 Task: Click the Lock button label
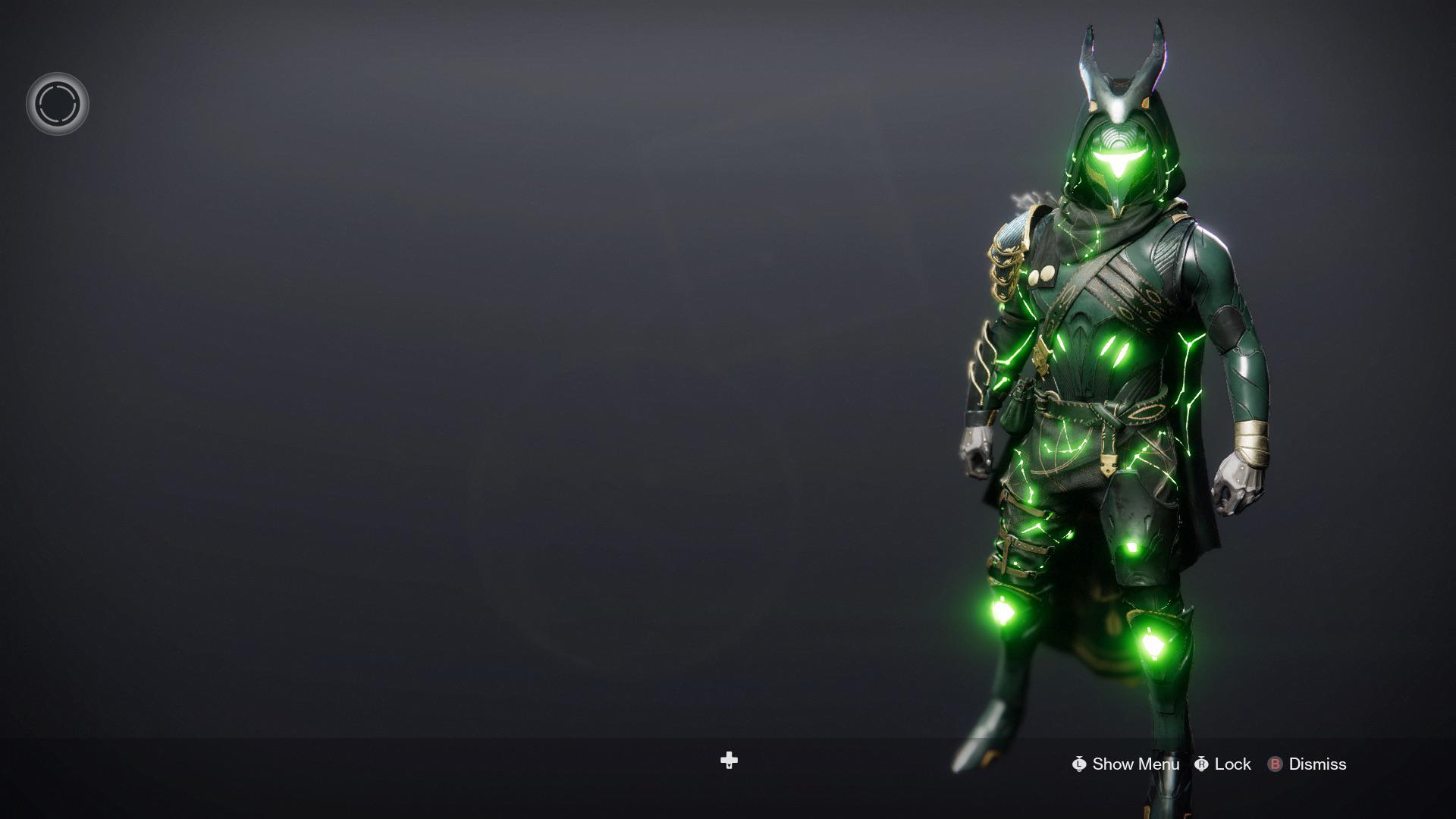tap(1232, 764)
